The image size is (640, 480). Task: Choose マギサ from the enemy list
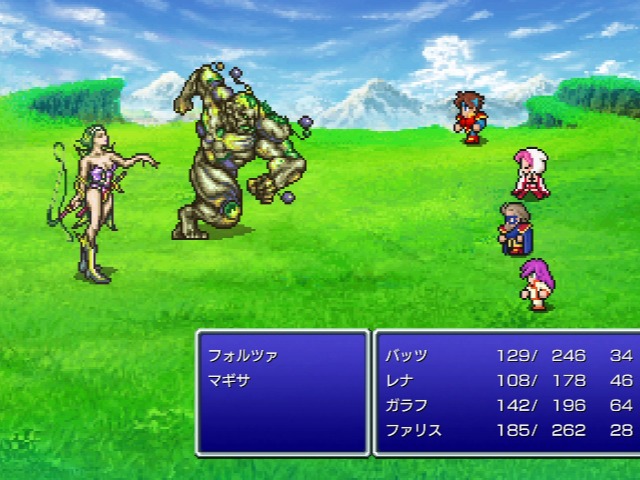pos(230,380)
